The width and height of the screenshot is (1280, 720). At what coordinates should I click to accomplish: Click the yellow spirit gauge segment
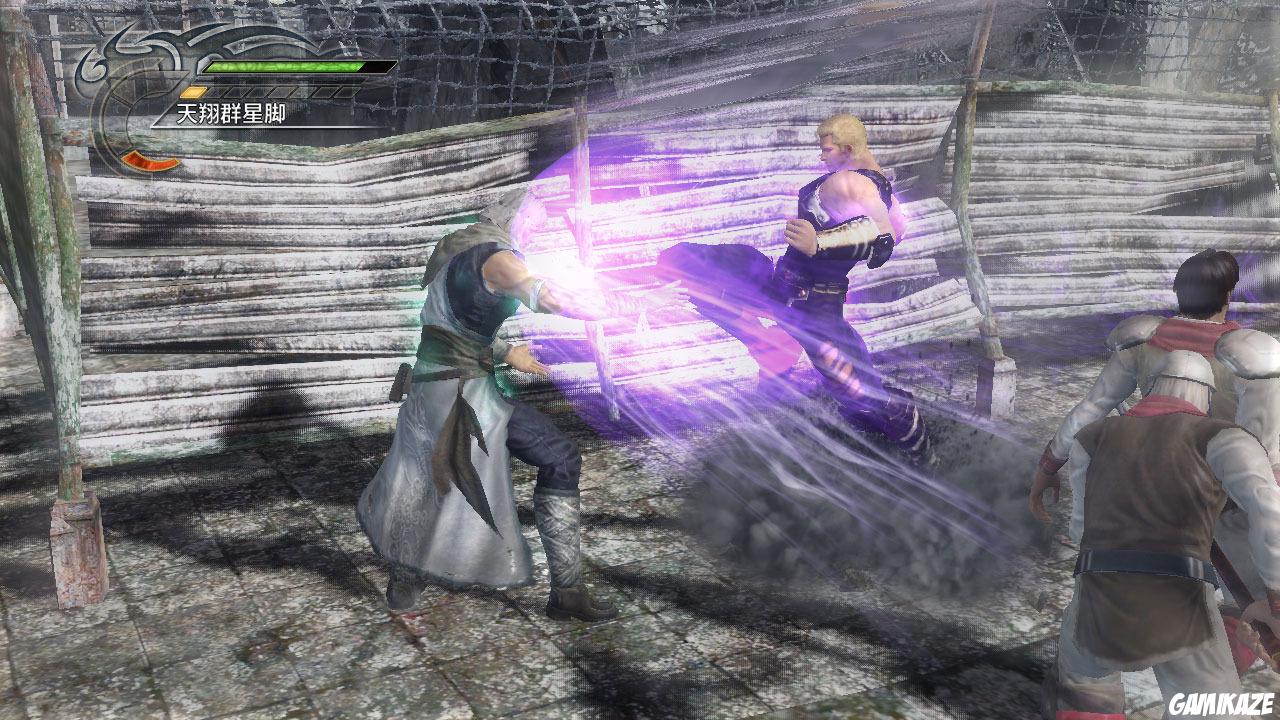pyautogui.click(x=193, y=91)
